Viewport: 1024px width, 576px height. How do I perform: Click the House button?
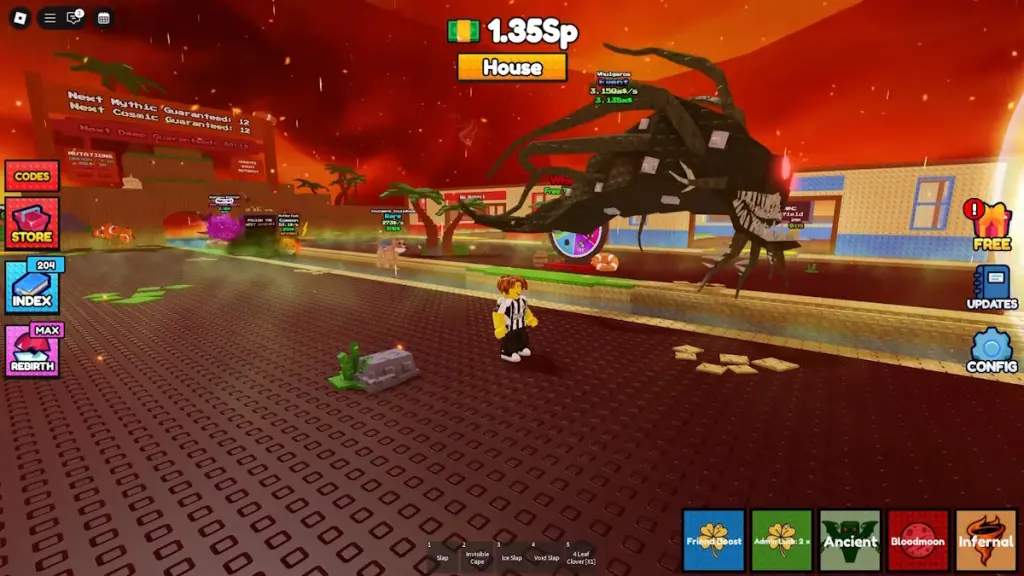(512, 67)
